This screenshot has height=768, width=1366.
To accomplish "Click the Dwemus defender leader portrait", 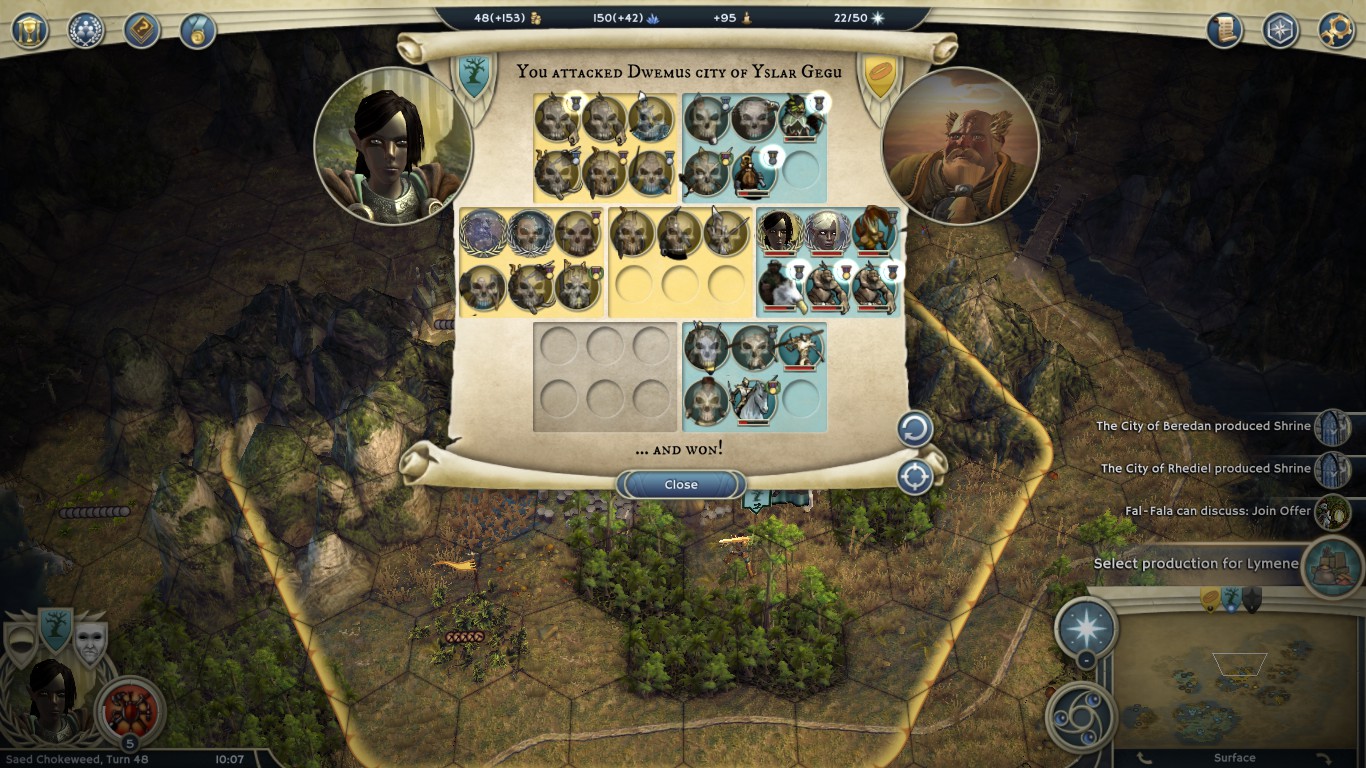I will click(x=960, y=146).
